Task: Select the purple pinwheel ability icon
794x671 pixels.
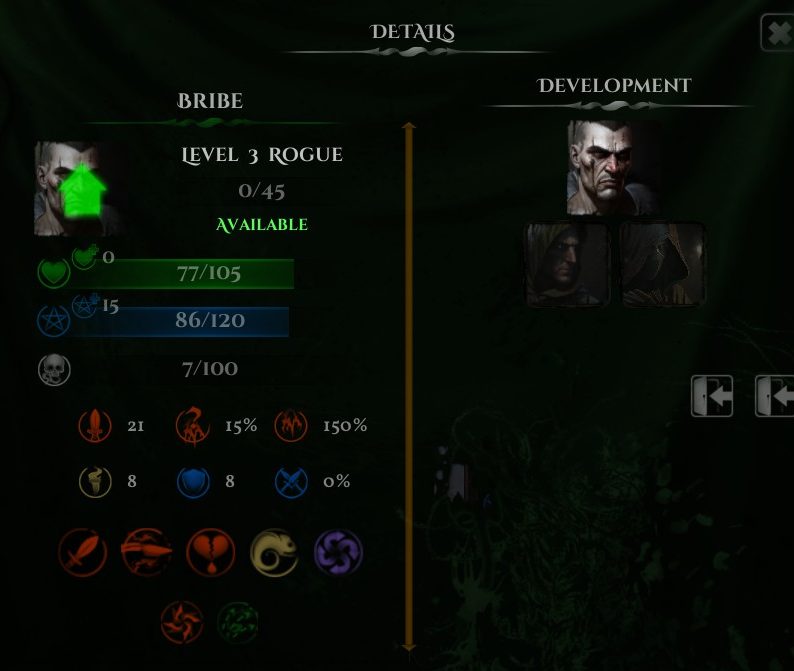Action: (x=338, y=553)
